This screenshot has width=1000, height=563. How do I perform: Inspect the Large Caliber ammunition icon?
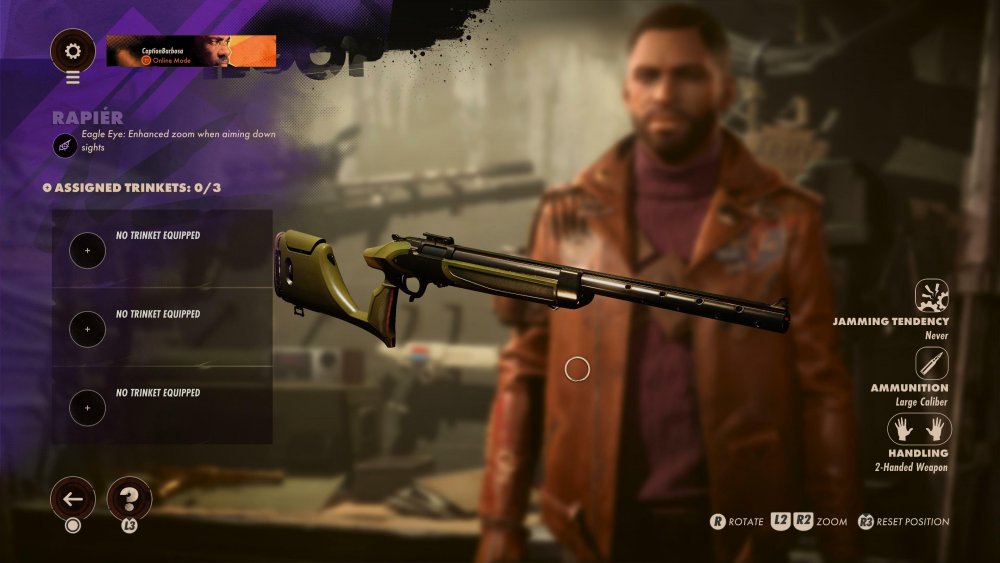click(x=931, y=363)
